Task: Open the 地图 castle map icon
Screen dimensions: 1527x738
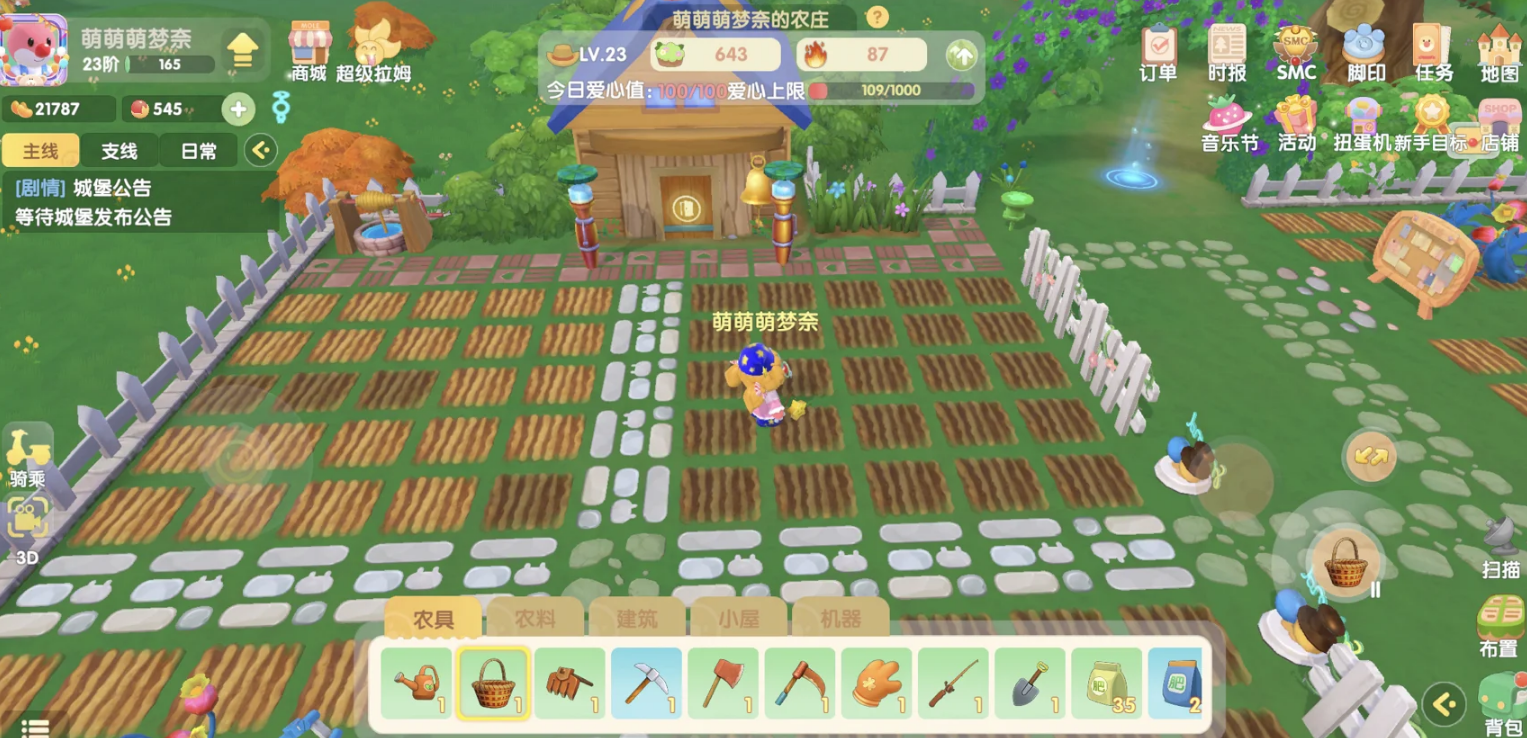Action: 1499,52
